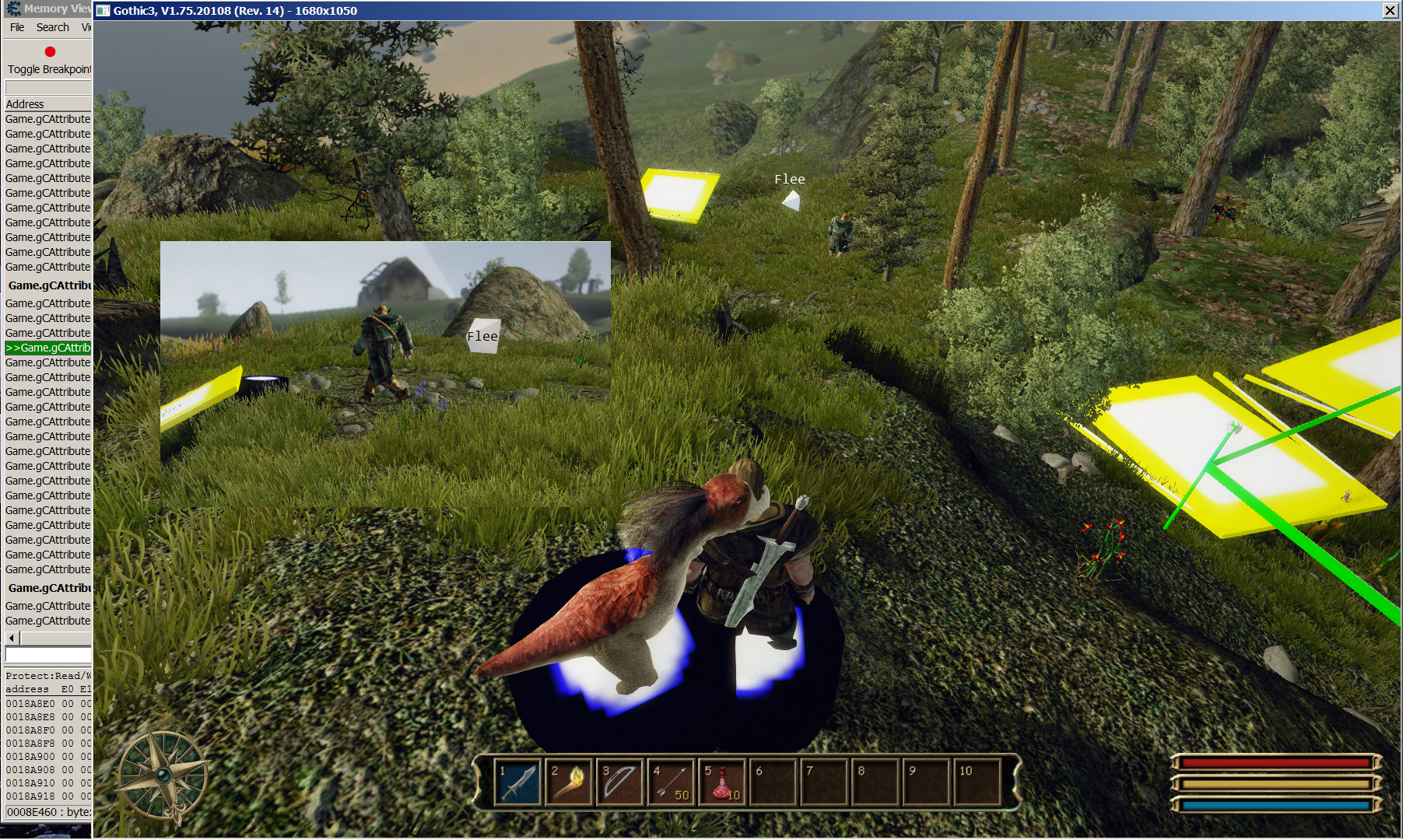Close the Gothic3 game window
The image size is (1403, 840).
coord(1390,10)
